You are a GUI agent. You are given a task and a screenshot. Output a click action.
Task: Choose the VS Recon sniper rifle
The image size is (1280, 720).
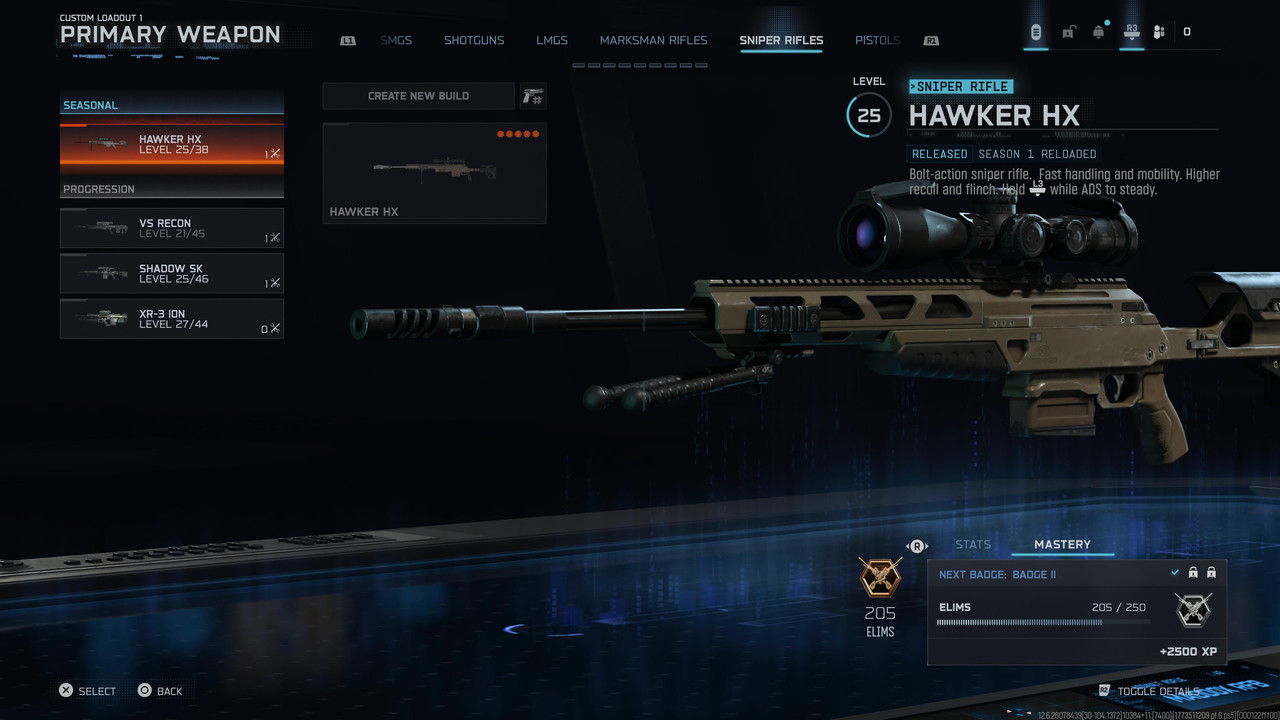(172, 228)
